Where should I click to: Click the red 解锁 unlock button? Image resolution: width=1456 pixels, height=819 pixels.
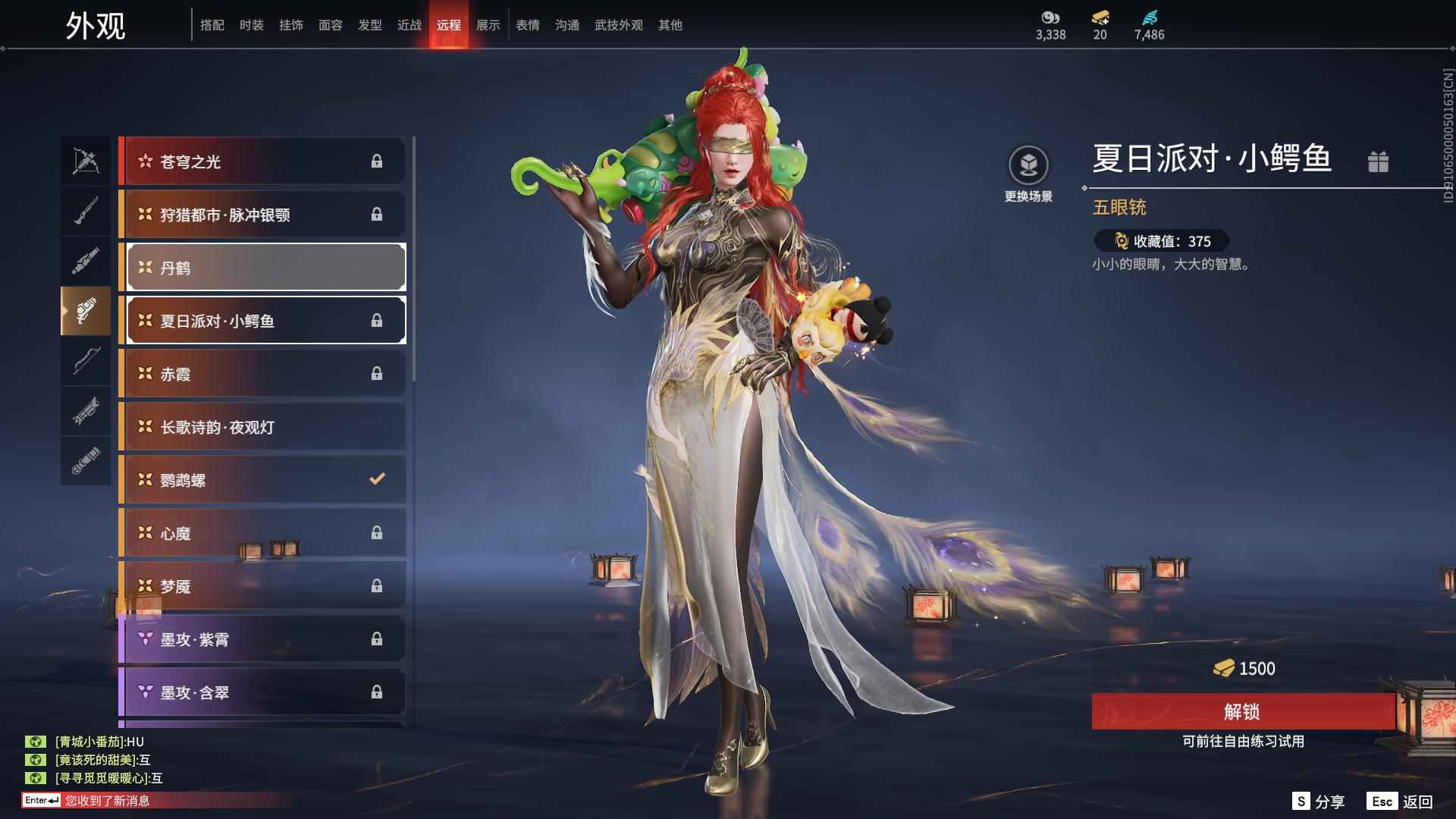click(1242, 711)
